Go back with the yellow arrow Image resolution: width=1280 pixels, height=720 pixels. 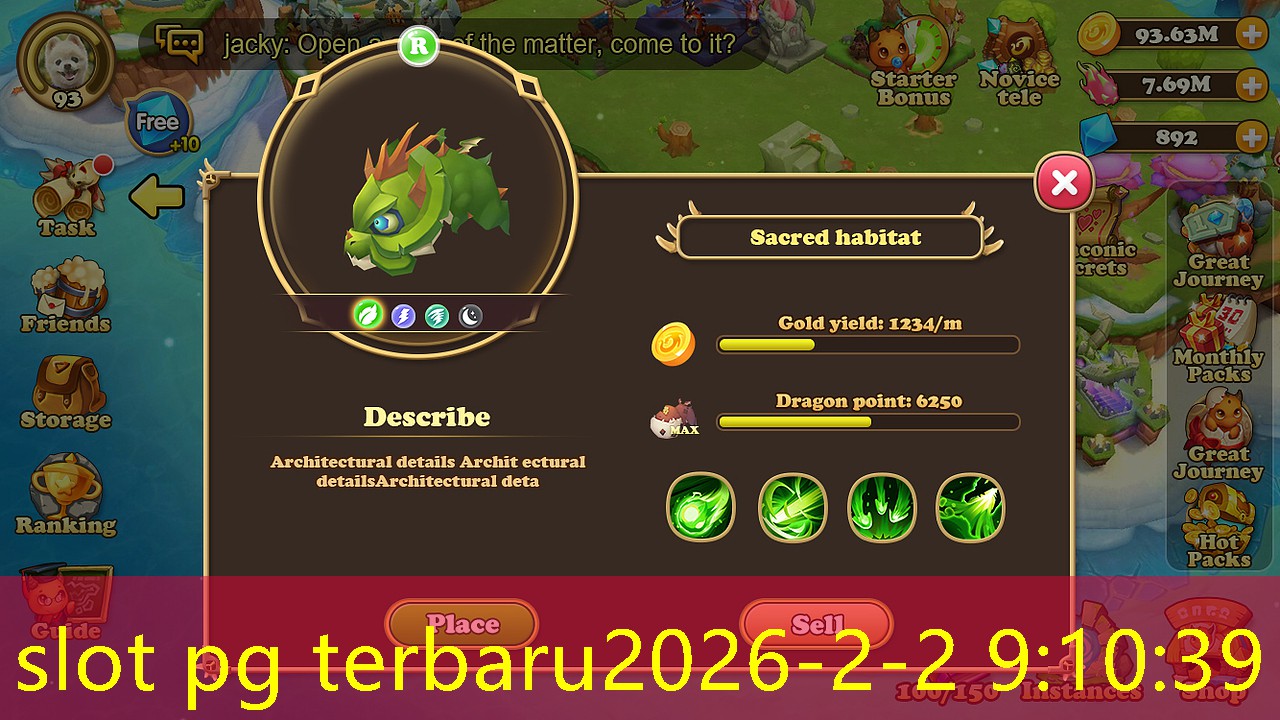(x=157, y=197)
